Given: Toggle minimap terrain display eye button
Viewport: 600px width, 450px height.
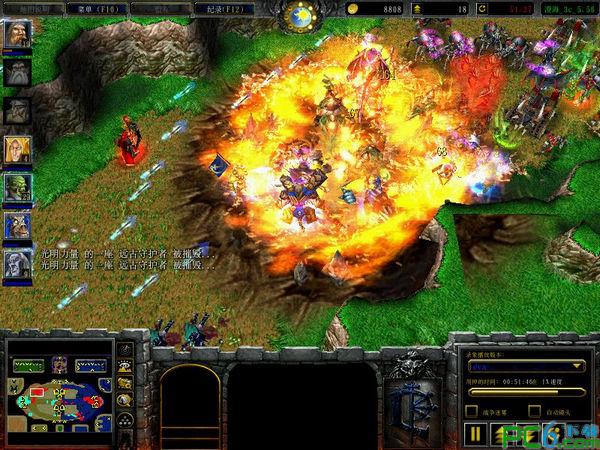Looking at the screenshot, I should coord(126,367).
